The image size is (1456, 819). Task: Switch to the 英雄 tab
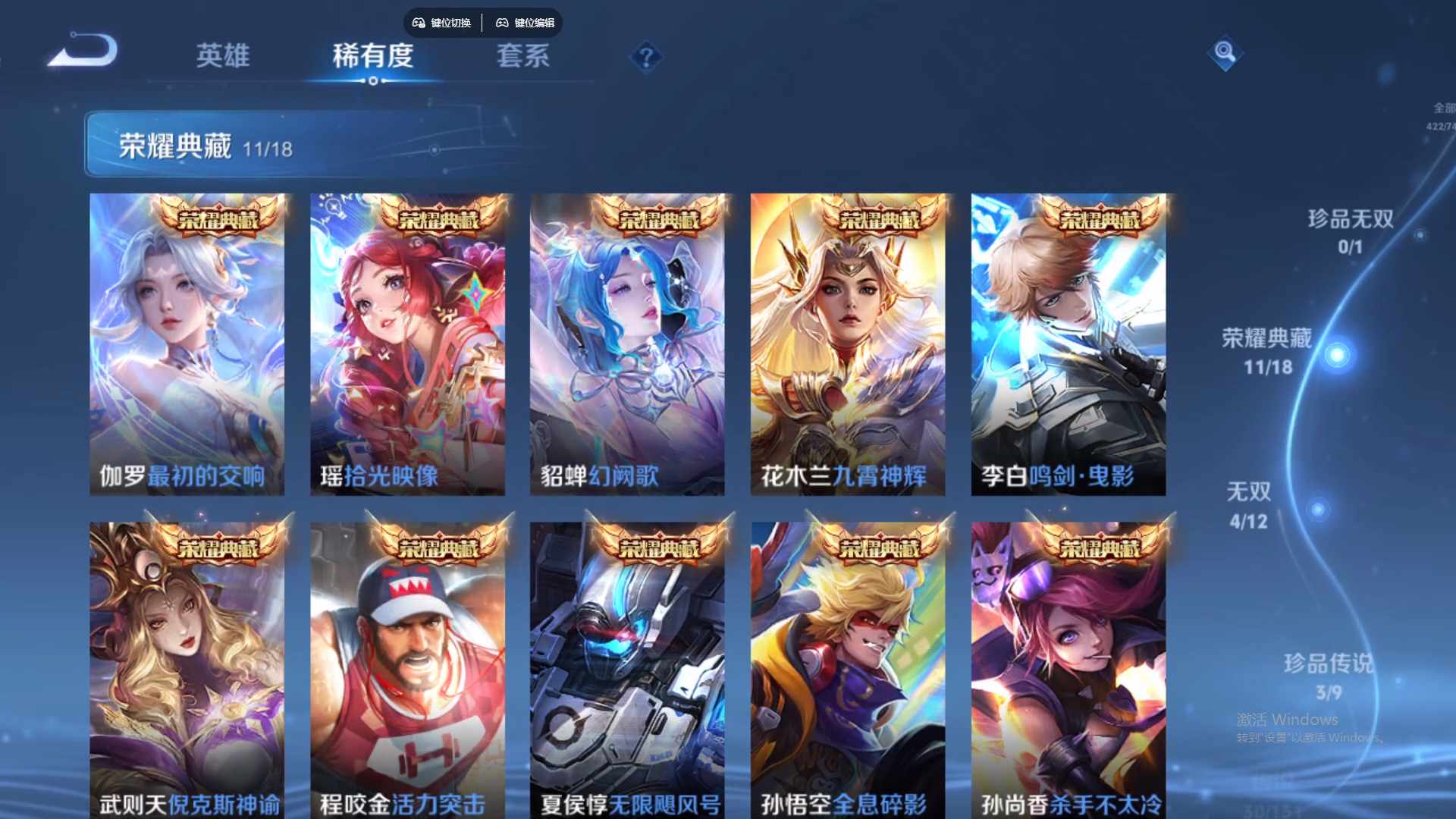[224, 56]
